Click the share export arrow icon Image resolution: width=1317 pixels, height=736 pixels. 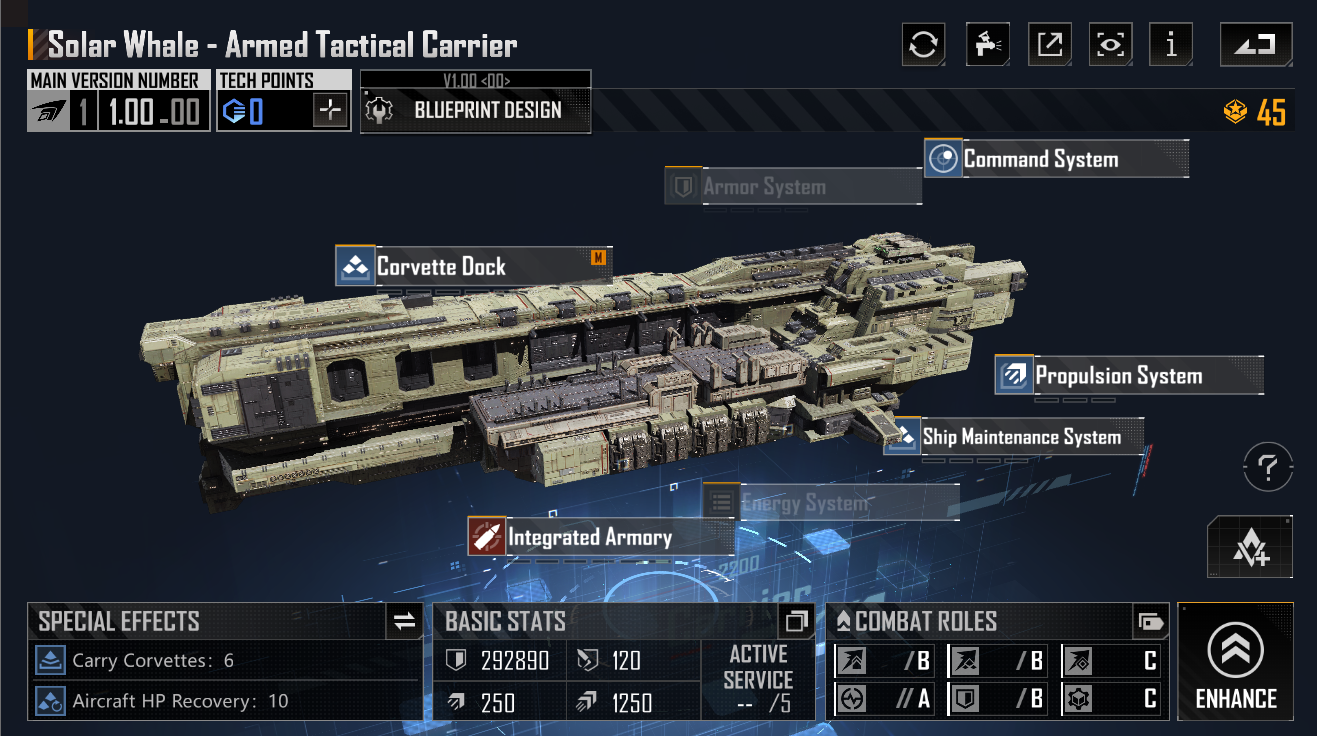[1049, 45]
